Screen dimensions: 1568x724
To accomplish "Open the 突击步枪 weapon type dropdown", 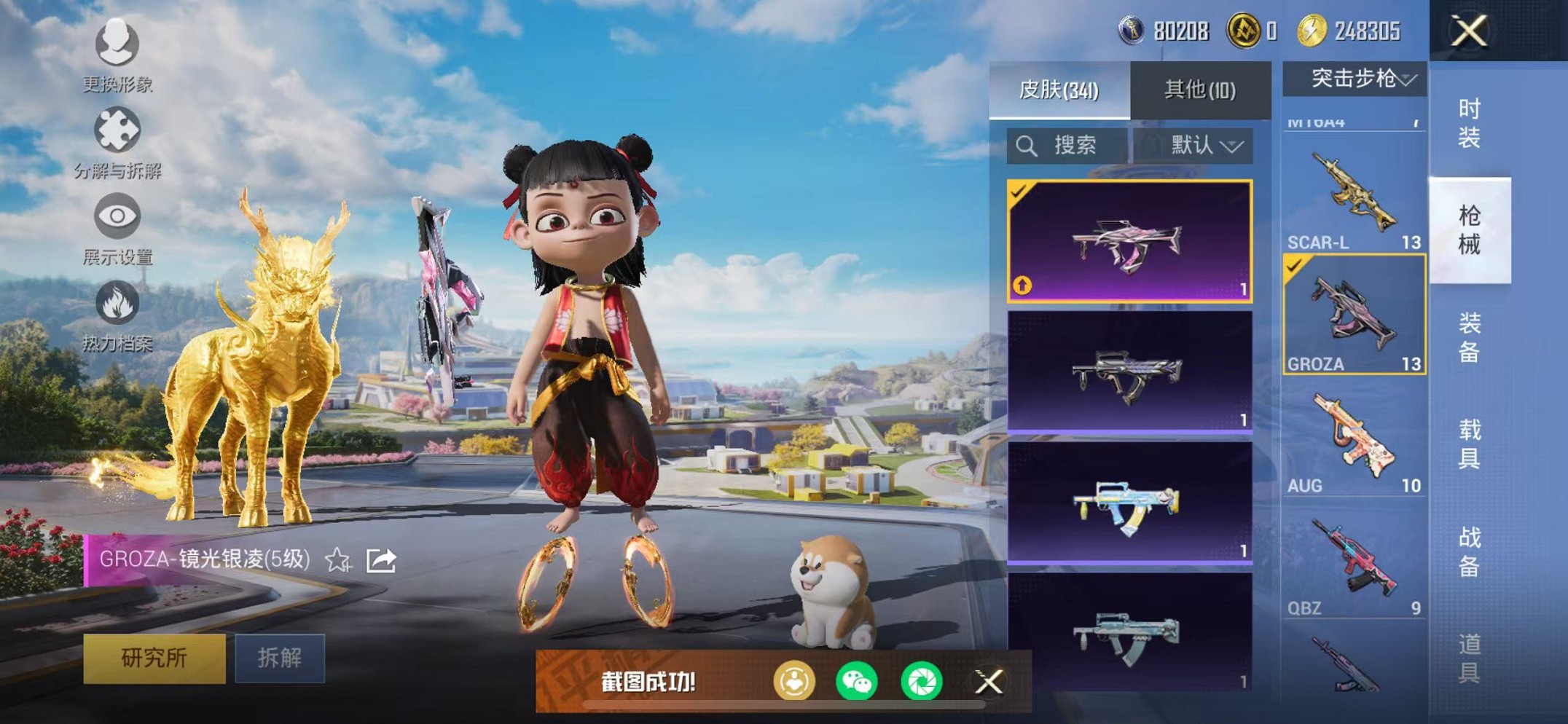I will tap(1355, 79).
